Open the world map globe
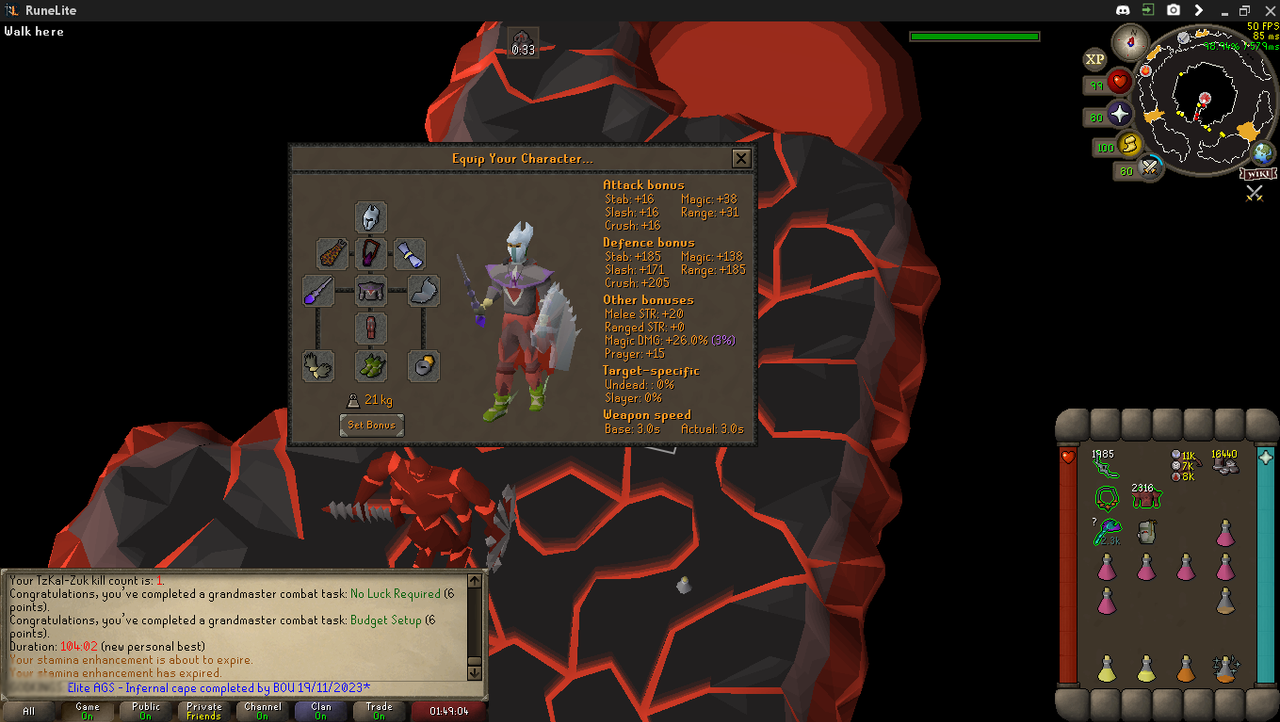 tap(1262, 153)
